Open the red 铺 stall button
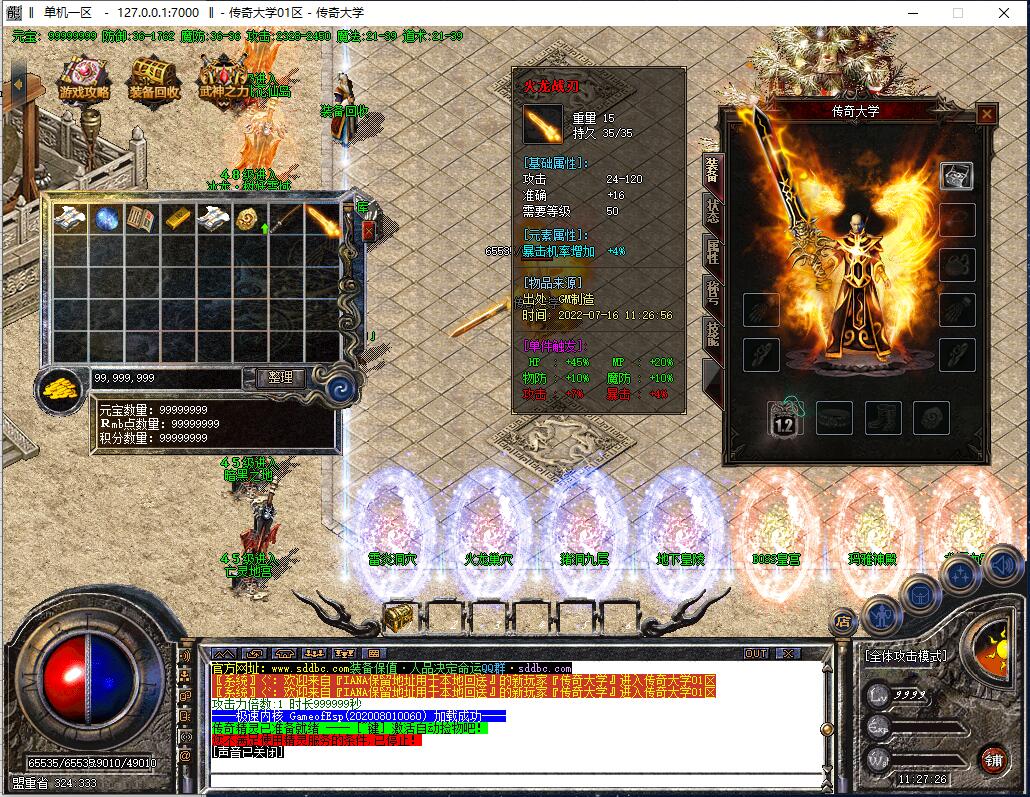 point(992,757)
